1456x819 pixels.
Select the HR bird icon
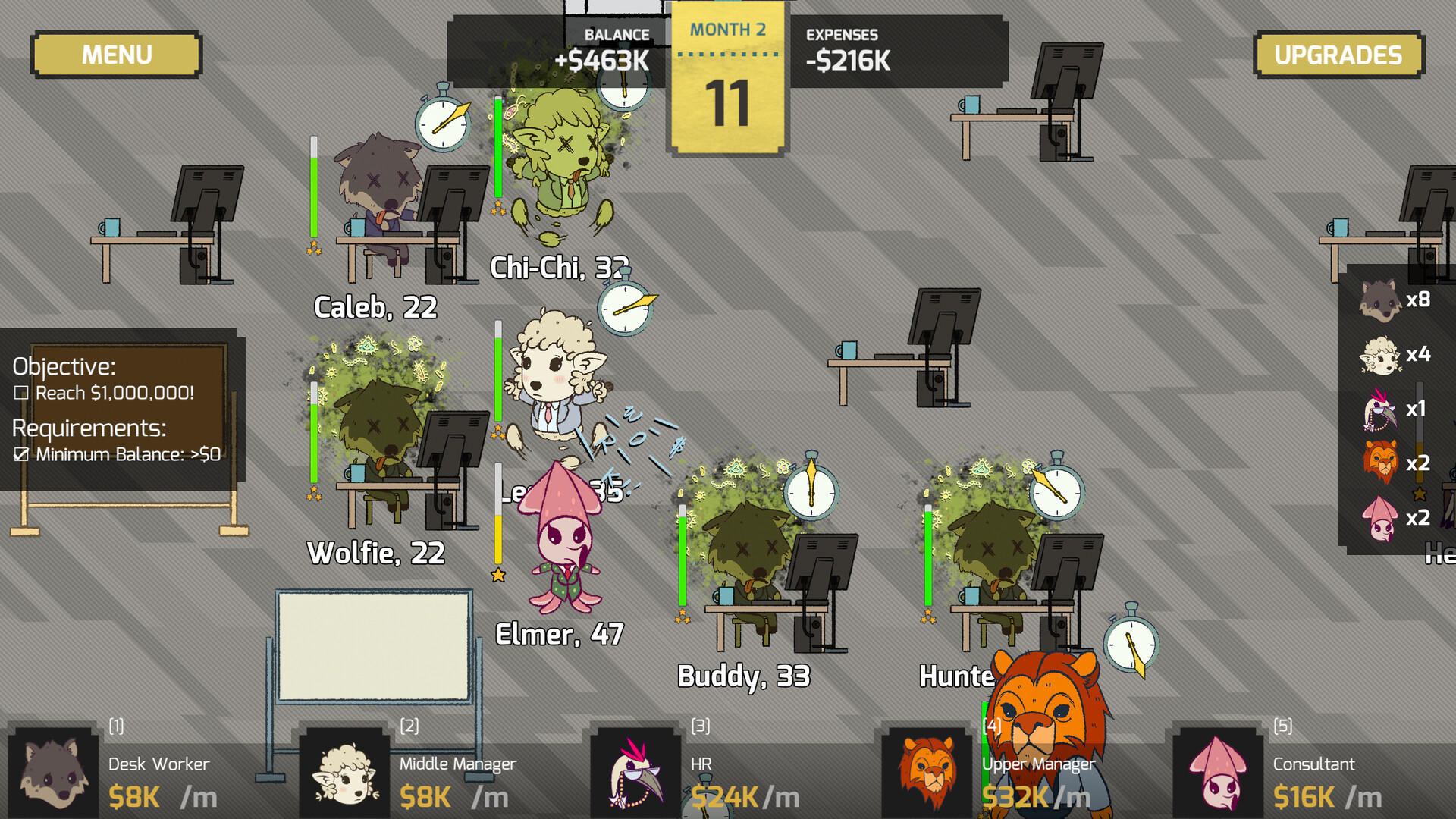(x=635, y=773)
